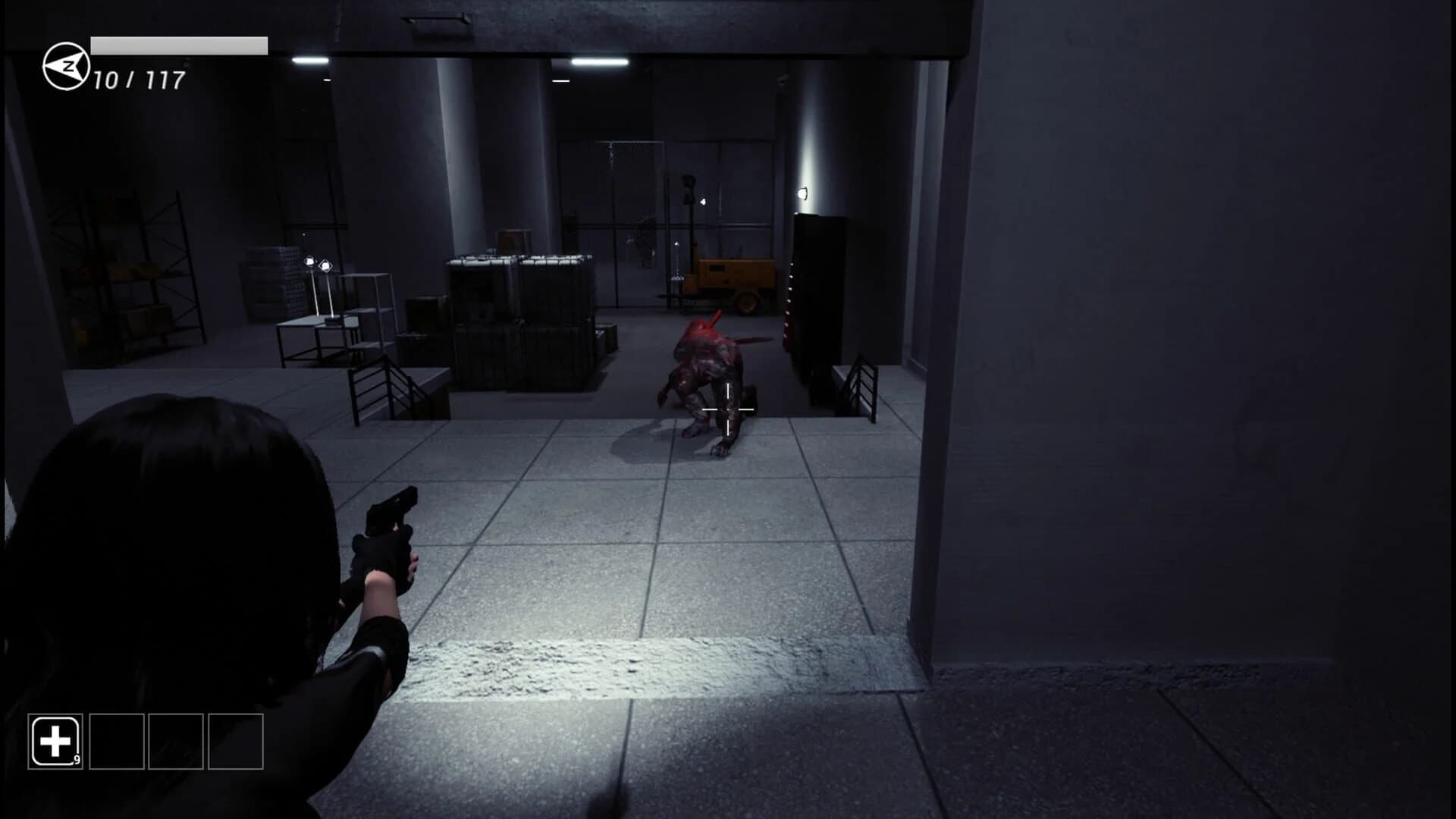Click the white health bar at top left
Screen dimensions: 1456x819
(178, 44)
